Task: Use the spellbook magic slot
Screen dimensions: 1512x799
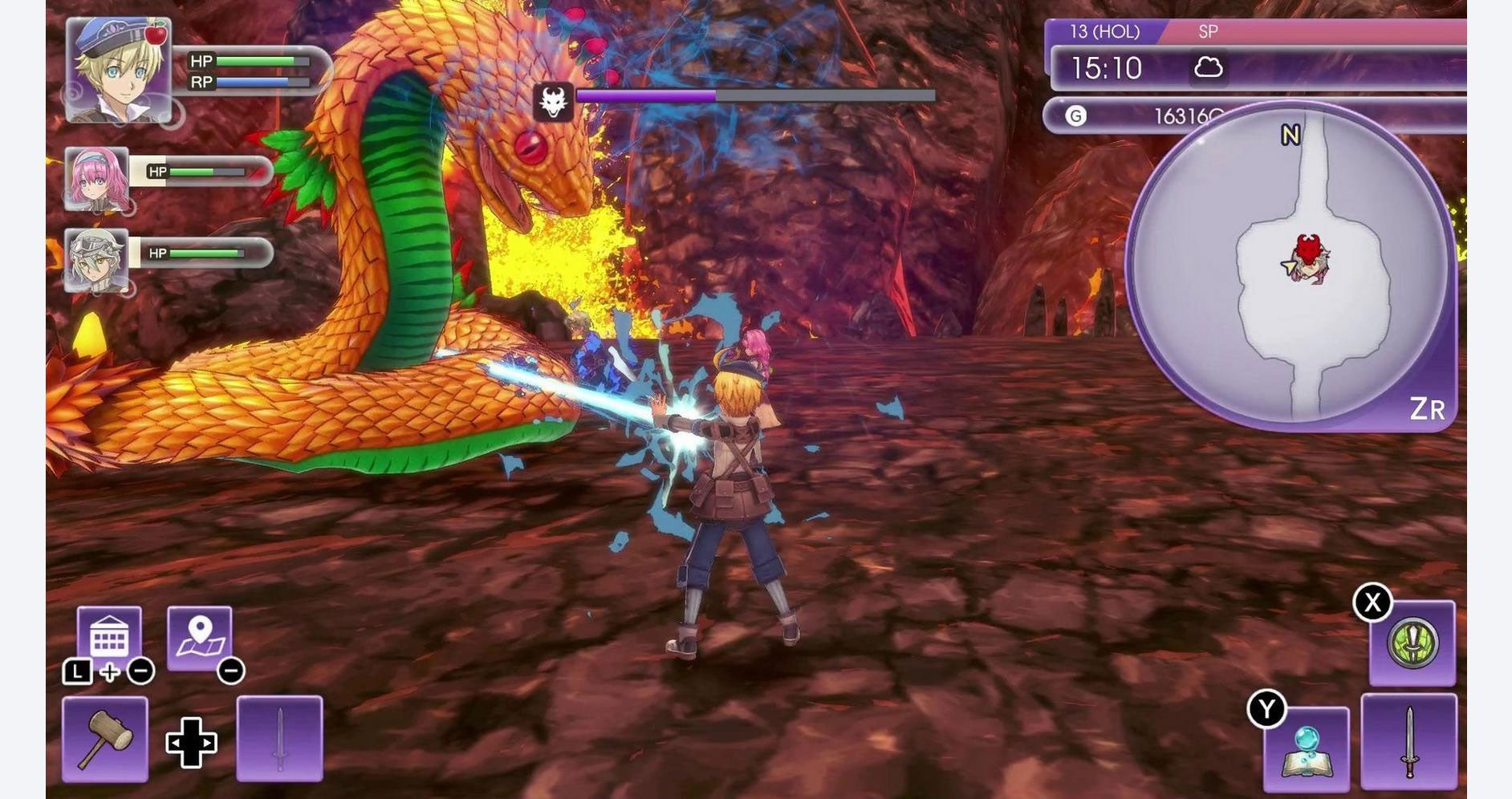Action: point(1306,749)
